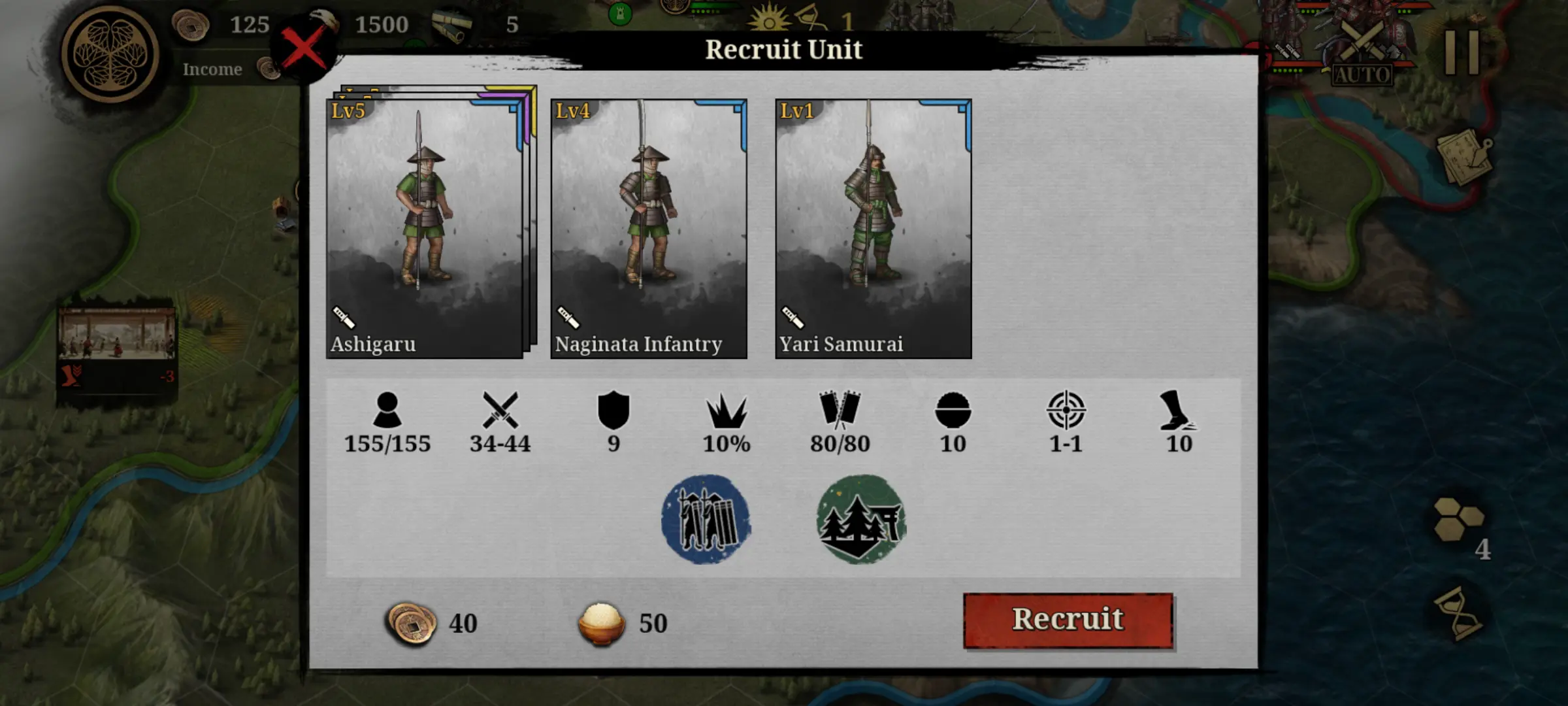Open the building thumbnail on the map
Screen dimensions: 1568x706
[116, 335]
